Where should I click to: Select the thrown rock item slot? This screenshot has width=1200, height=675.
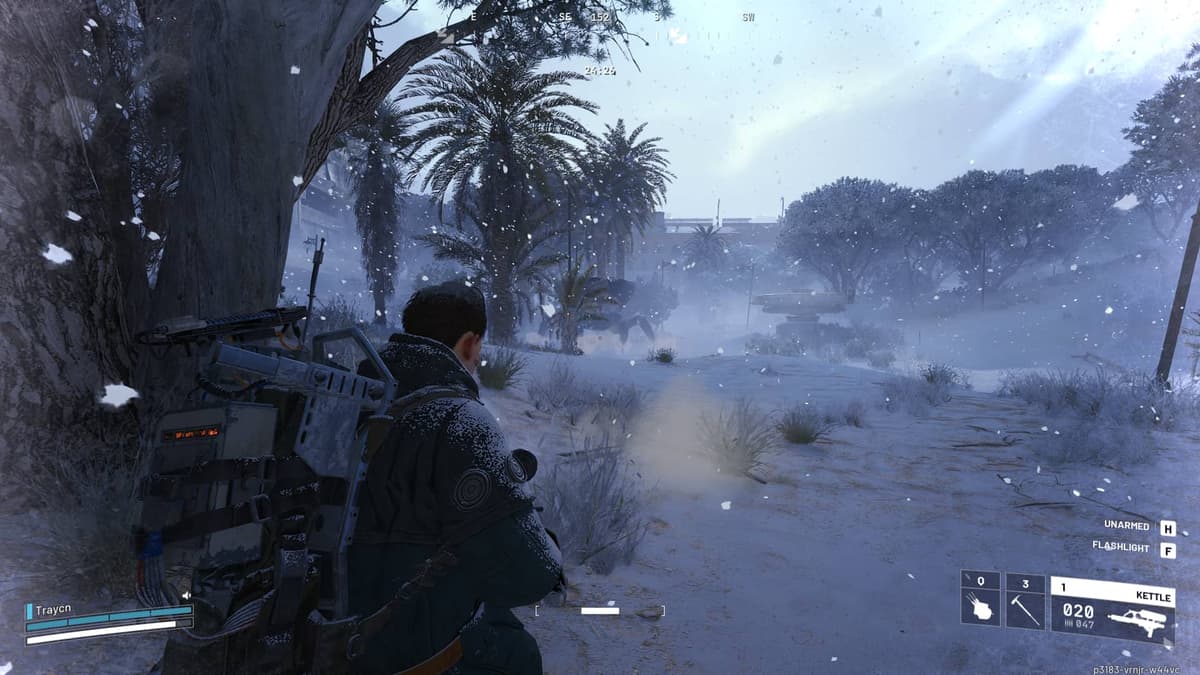click(980, 600)
